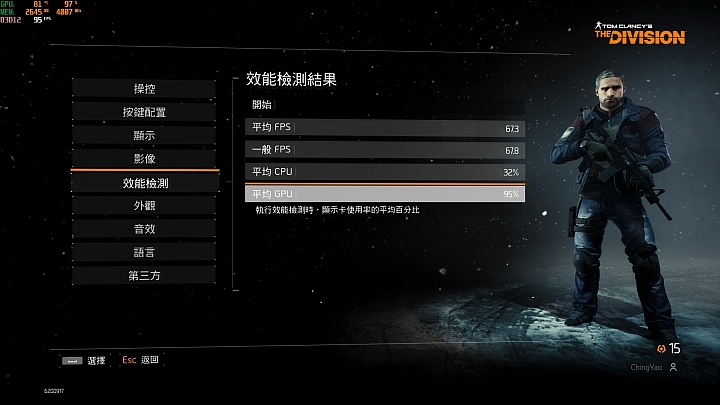Choose the 平均 CPU result row
720x405 pixels.
[384, 171]
